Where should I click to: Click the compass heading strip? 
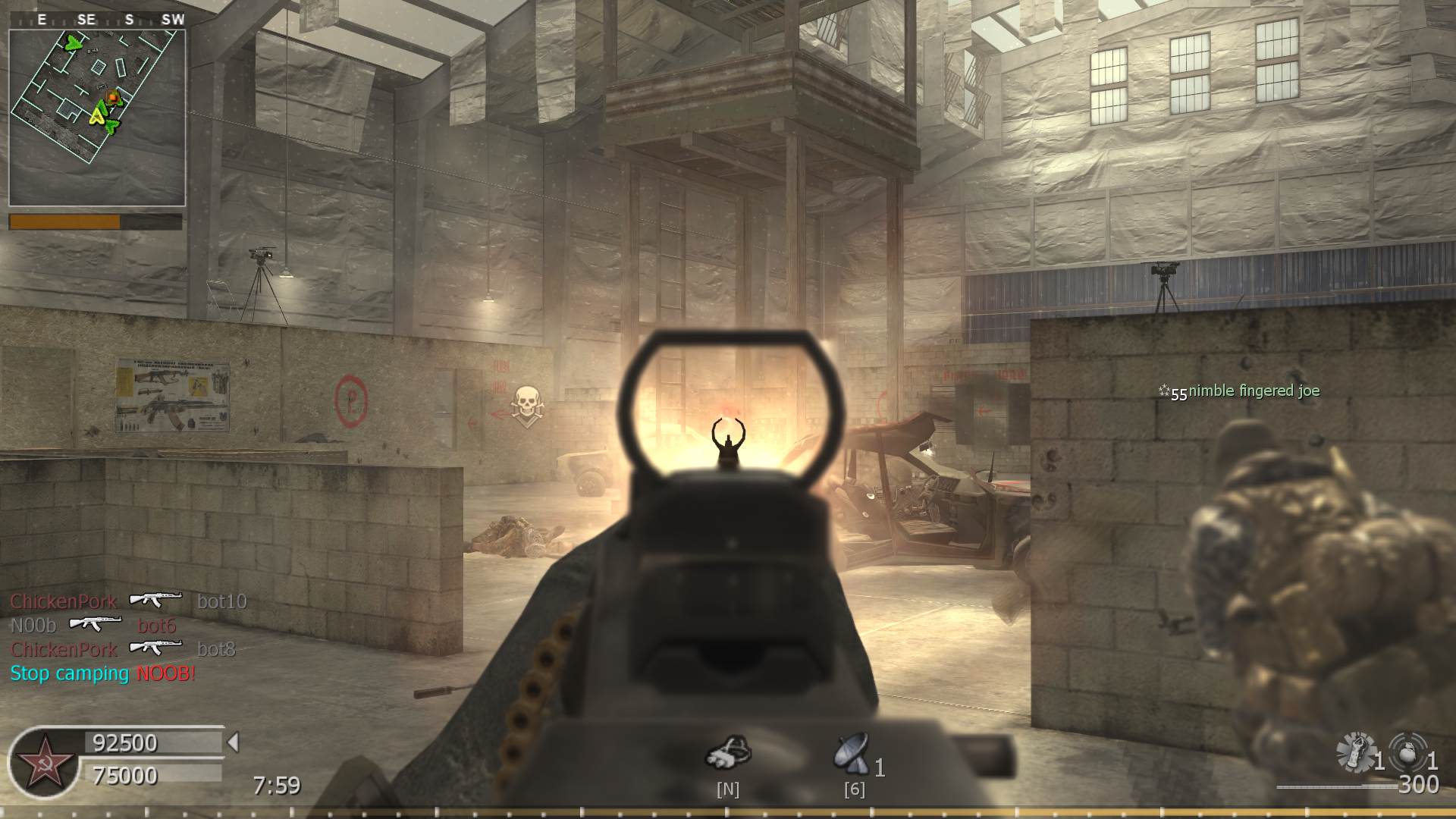106,20
